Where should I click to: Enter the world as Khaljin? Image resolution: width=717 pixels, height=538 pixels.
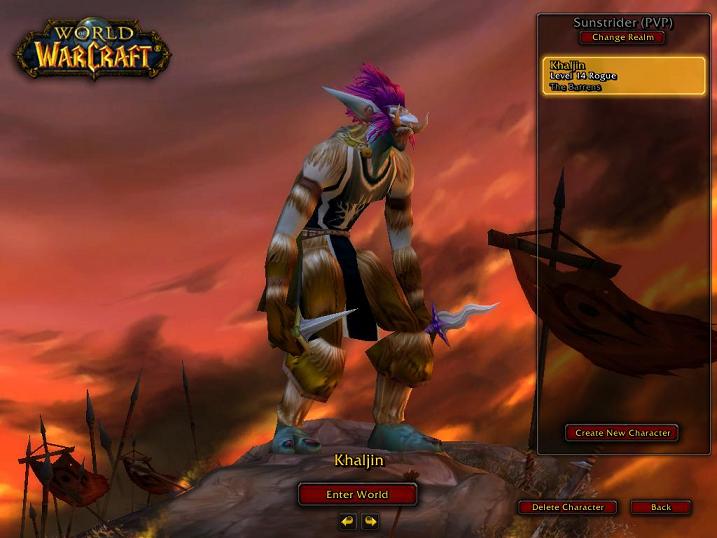point(357,494)
